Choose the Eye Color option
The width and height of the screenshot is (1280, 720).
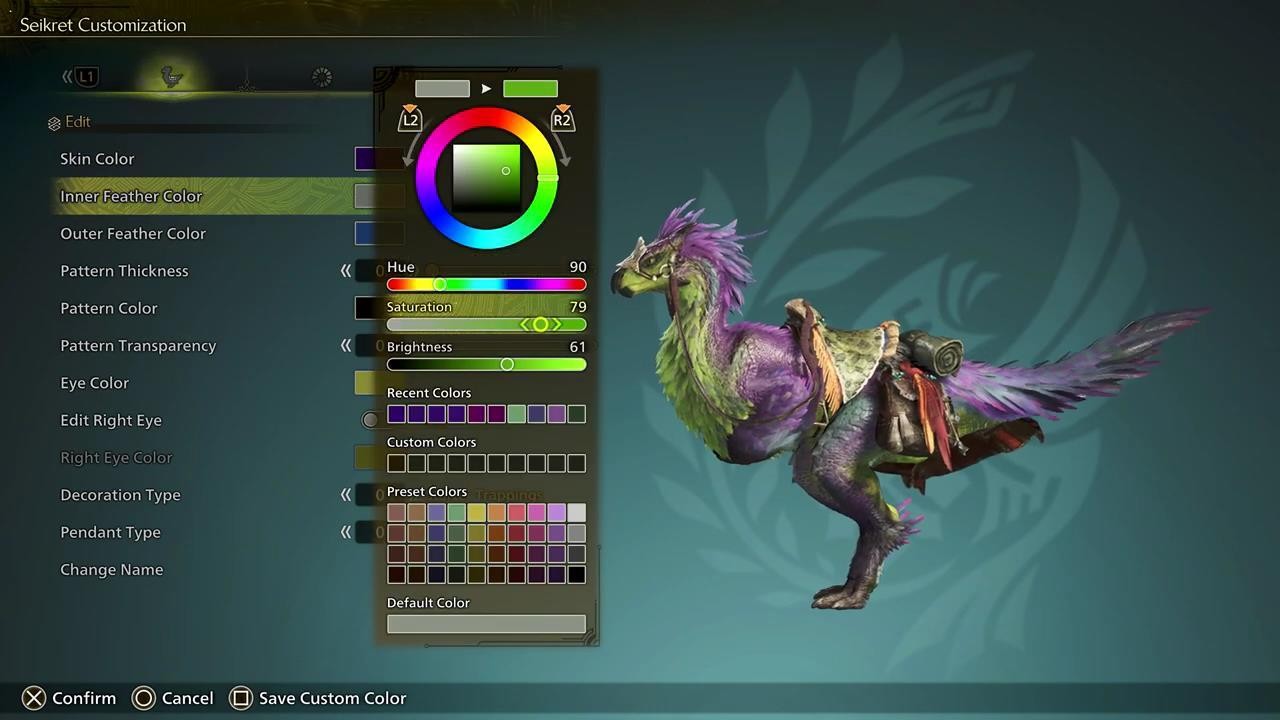pos(95,383)
